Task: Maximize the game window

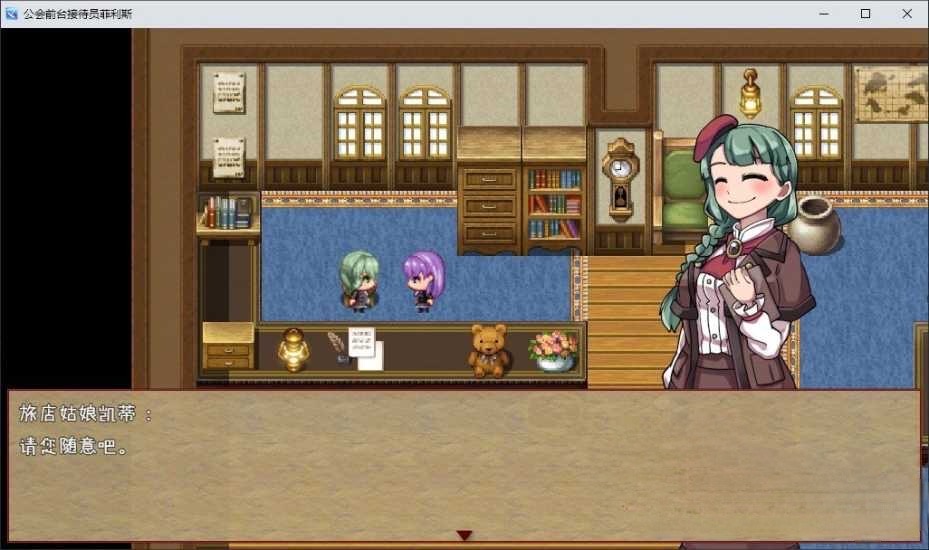Action: 866,14
